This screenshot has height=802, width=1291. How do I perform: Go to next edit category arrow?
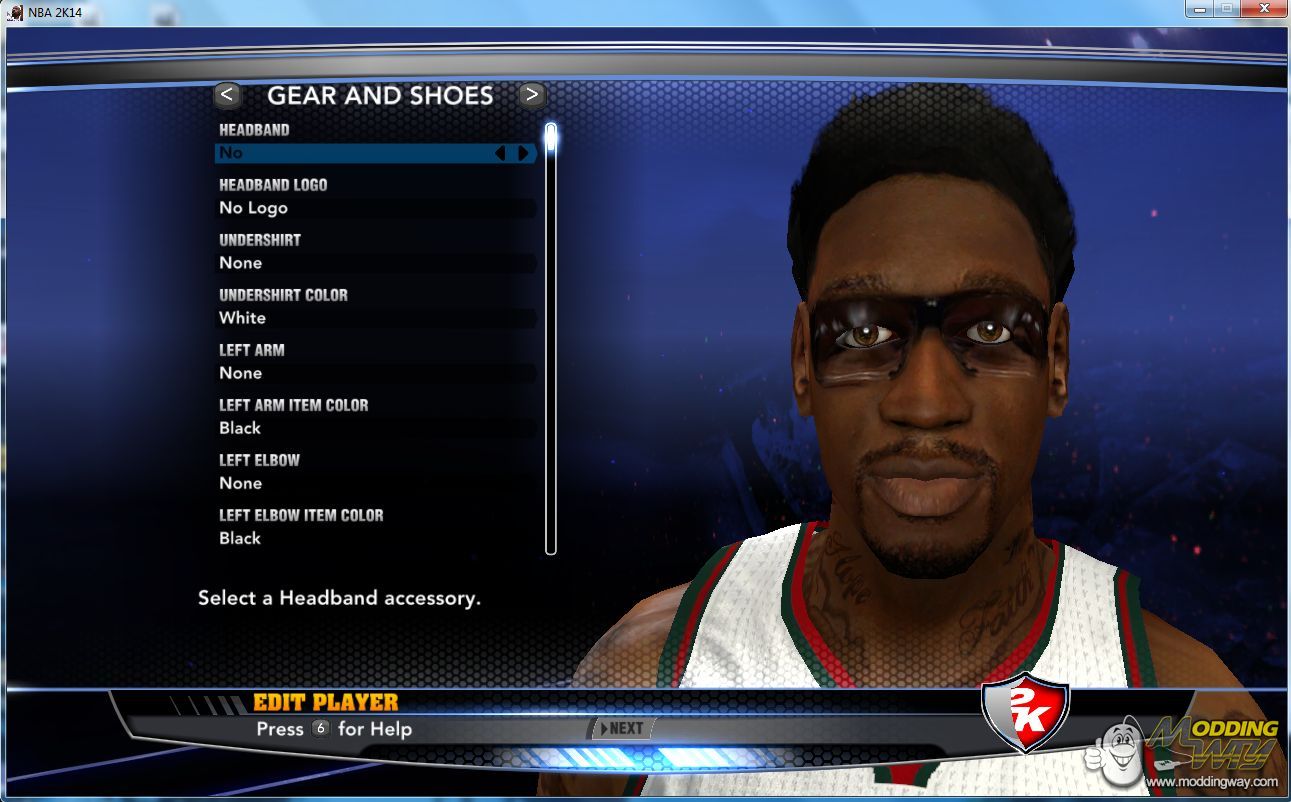pos(532,95)
